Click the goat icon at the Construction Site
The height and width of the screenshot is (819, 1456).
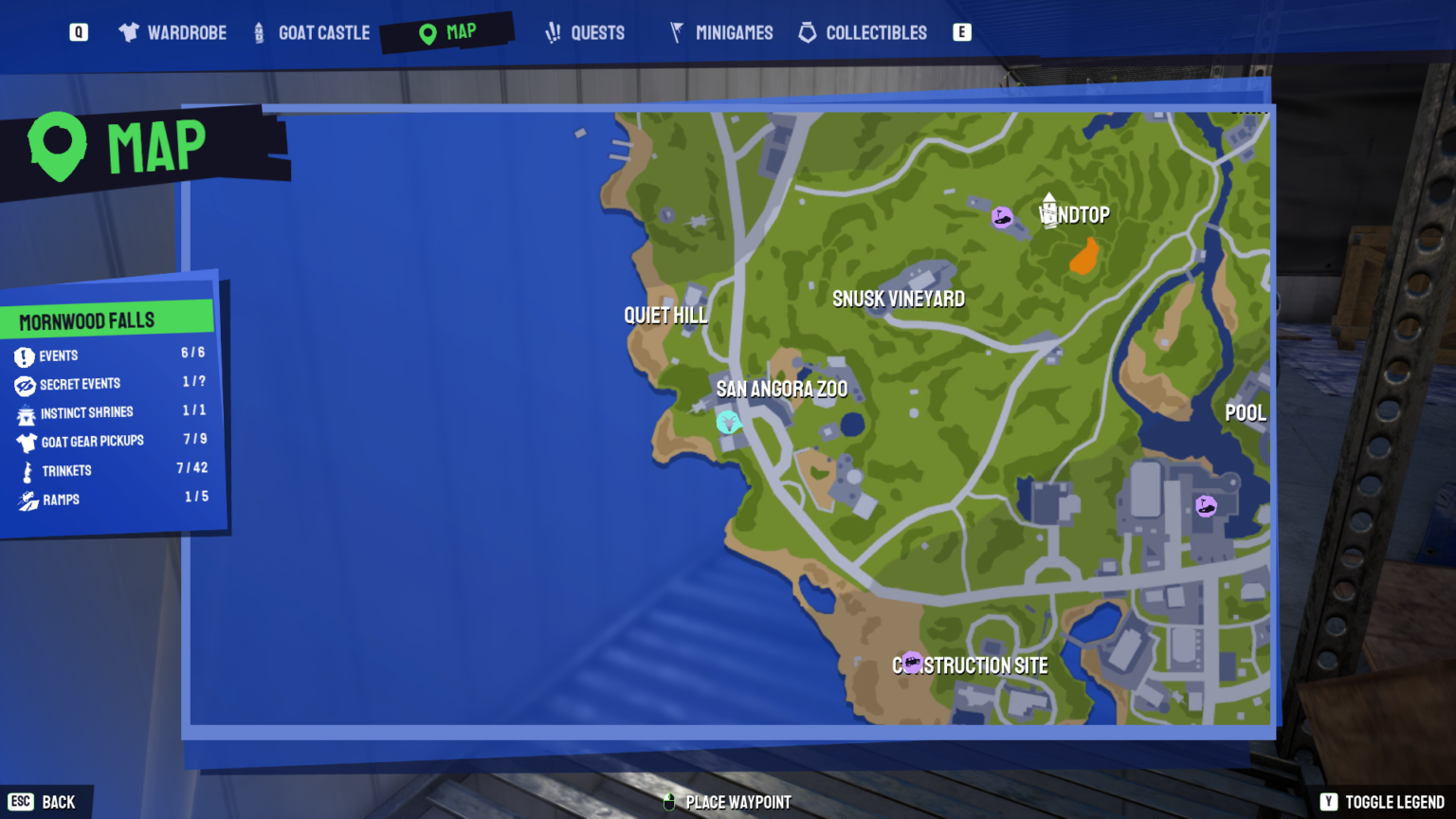click(x=913, y=662)
